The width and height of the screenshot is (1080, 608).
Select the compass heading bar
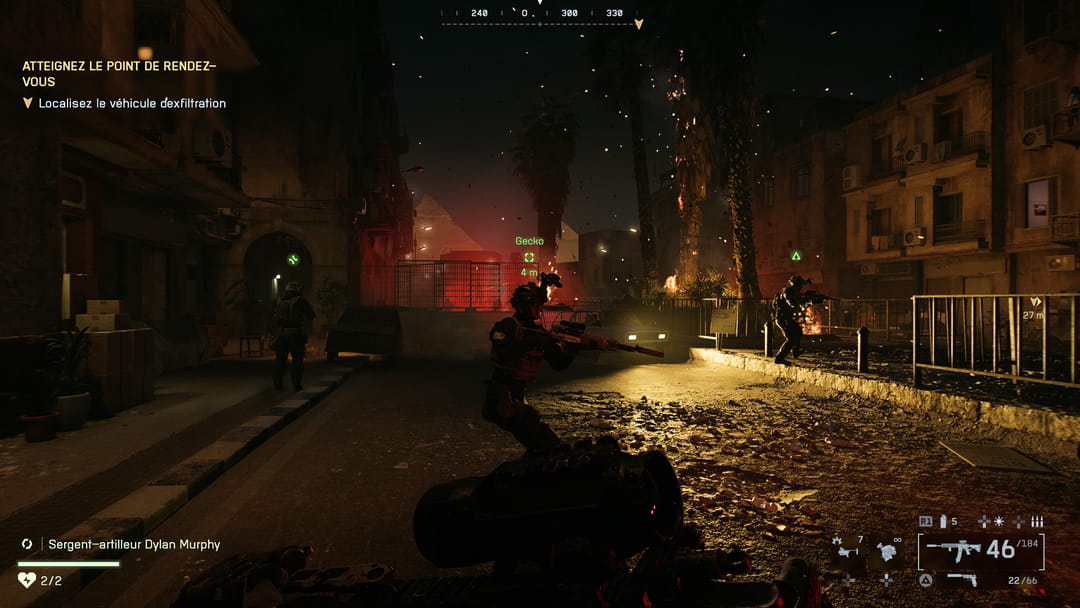coord(541,15)
